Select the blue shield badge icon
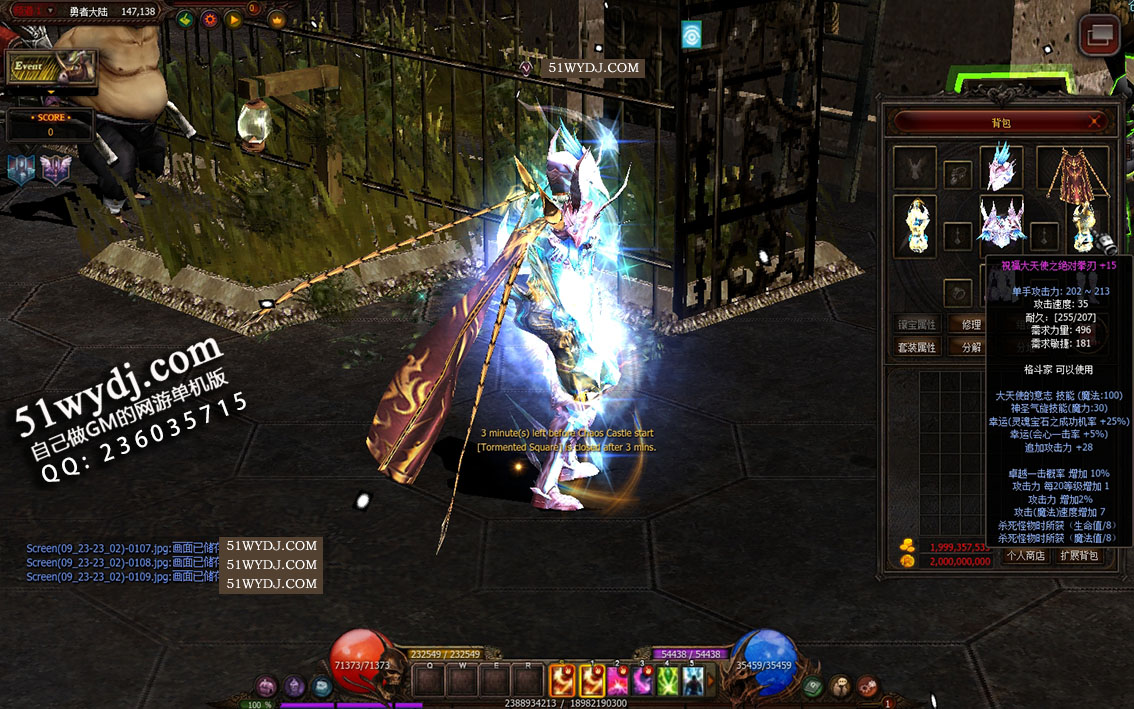The width and height of the screenshot is (1134, 709). [x=20, y=169]
